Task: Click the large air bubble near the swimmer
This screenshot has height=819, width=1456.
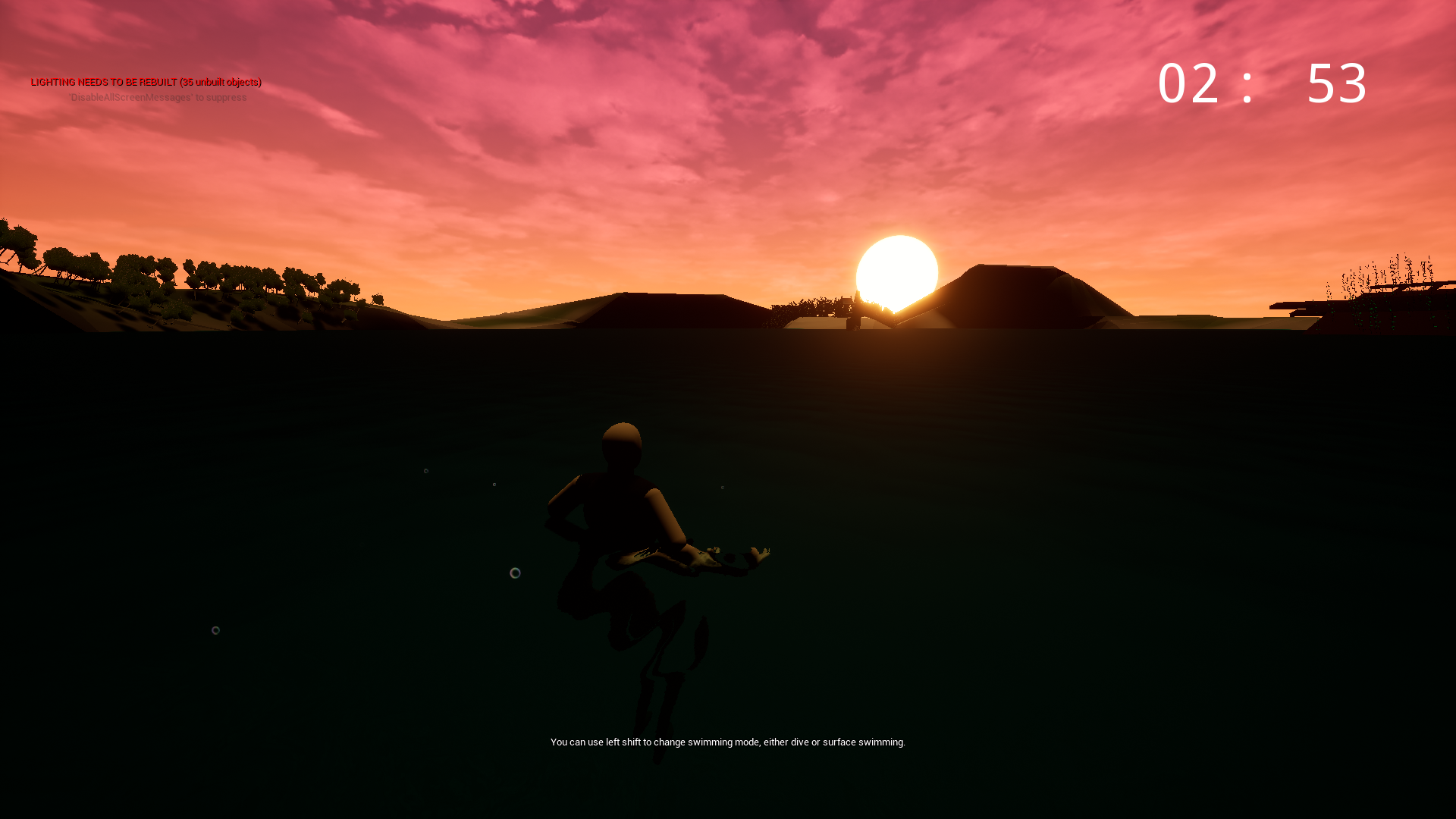Action: pyautogui.click(x=516, y=573)
